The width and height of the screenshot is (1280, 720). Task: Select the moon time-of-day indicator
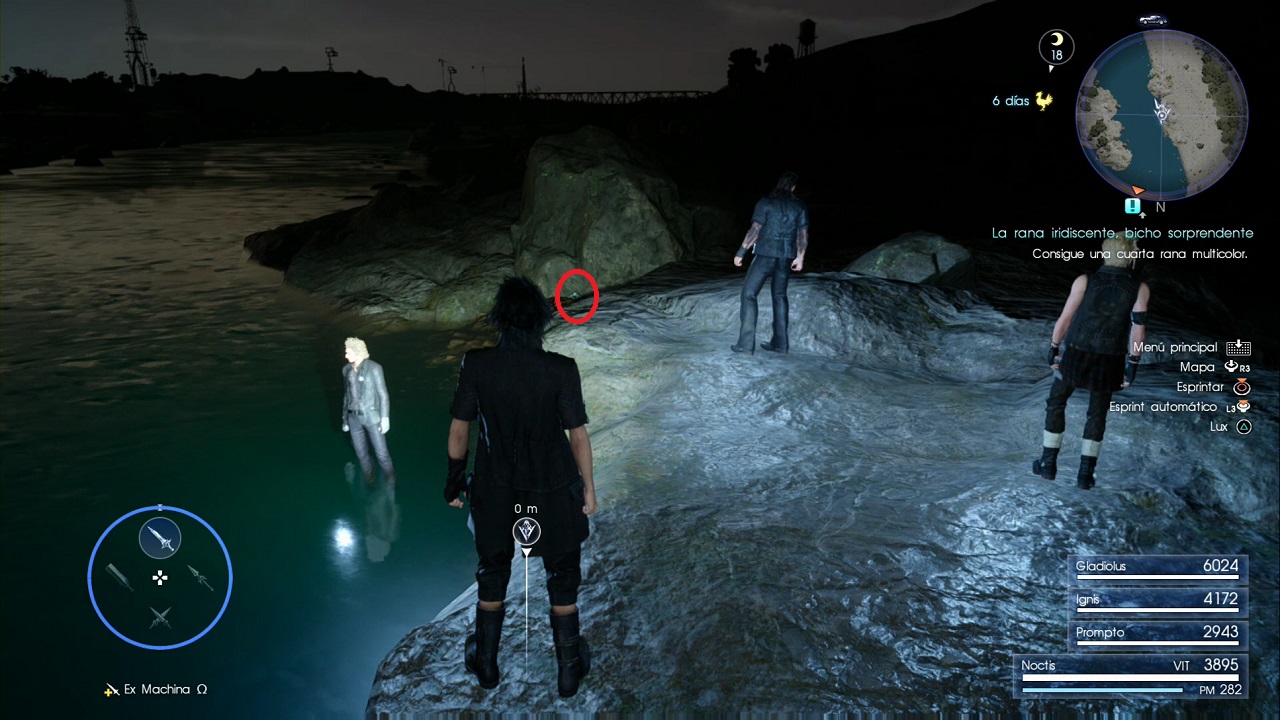(x=1056, y=46)
